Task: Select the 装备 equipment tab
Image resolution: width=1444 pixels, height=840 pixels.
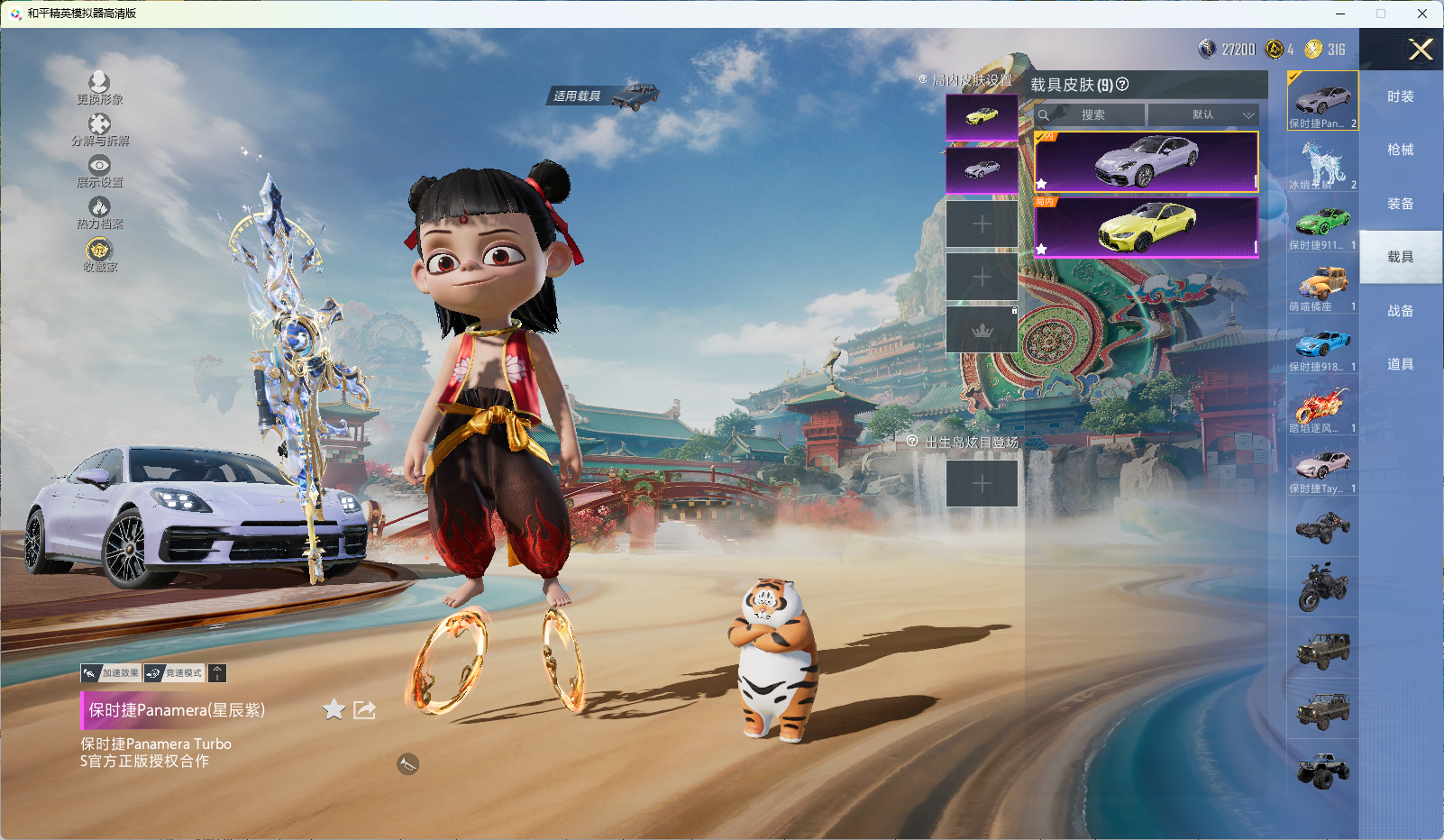Action: (x=1400, y=204)
